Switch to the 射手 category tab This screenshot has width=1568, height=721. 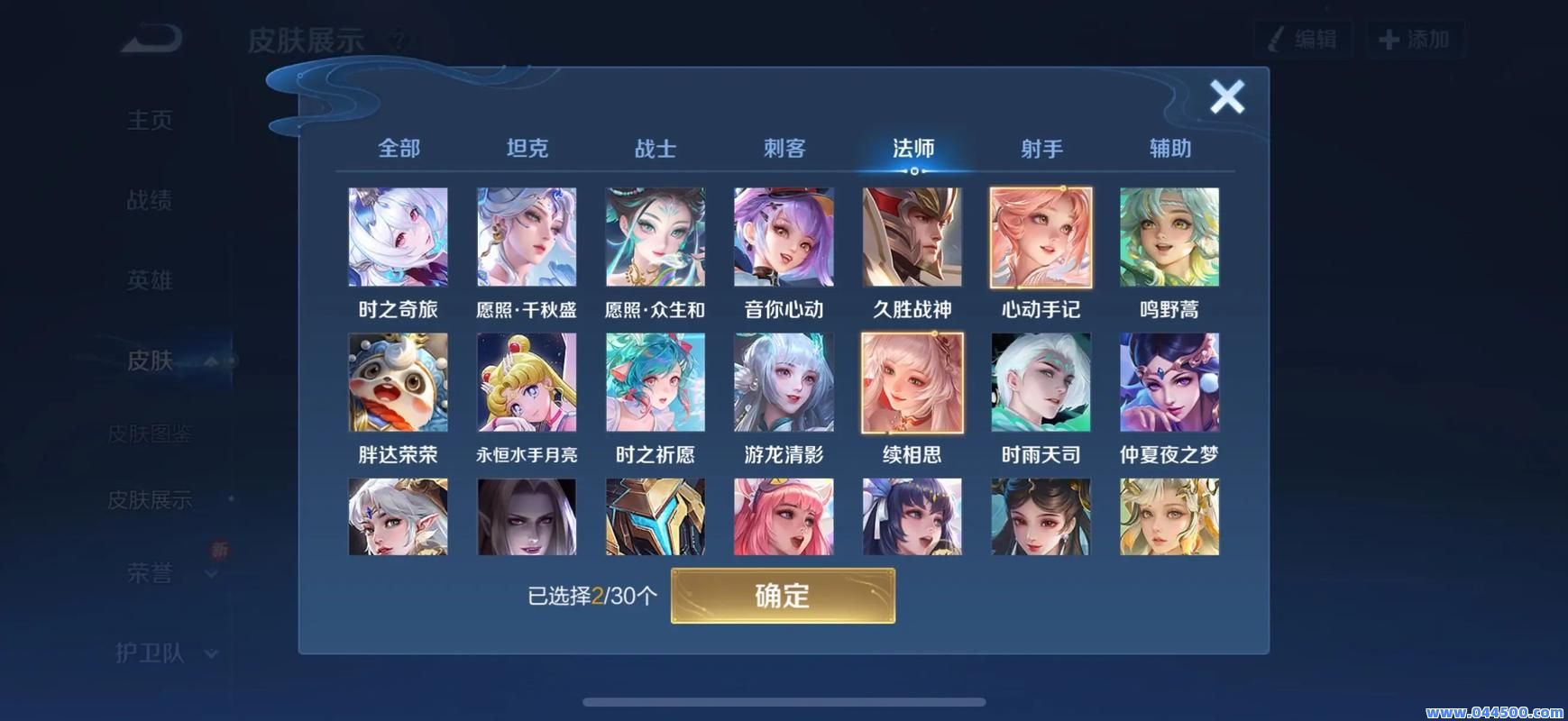point(1041,147)
